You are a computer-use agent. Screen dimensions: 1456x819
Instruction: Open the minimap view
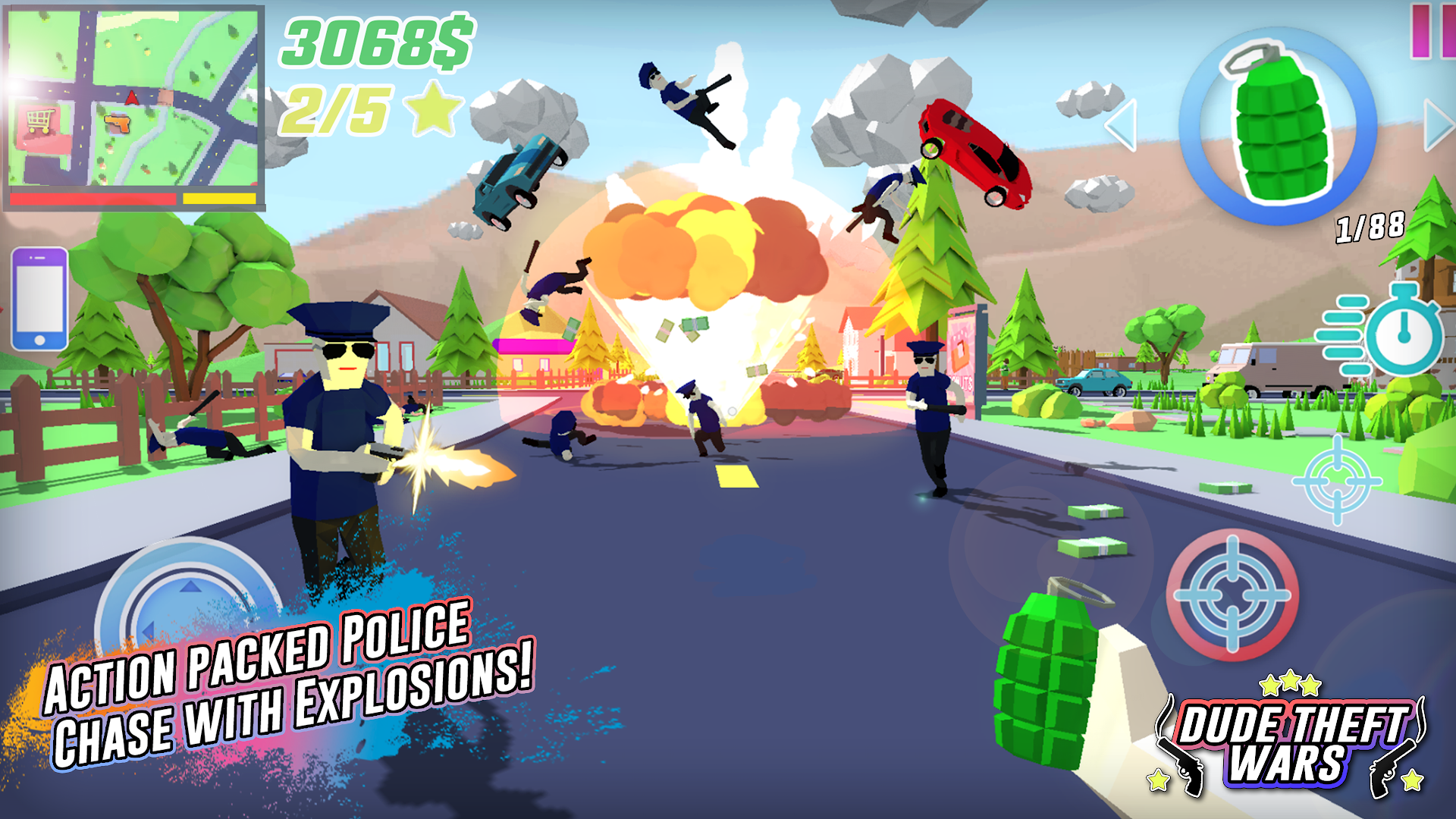[133, 99]
